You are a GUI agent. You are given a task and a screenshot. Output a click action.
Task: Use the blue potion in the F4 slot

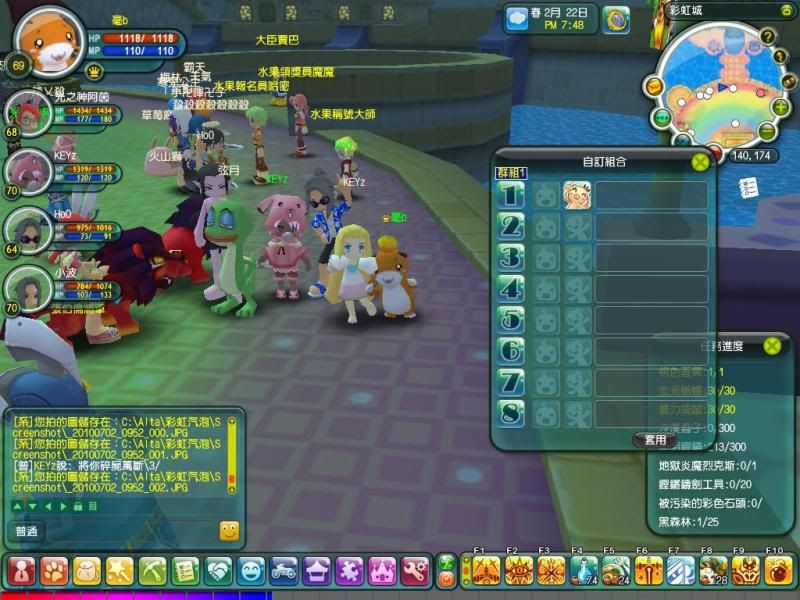tap(582, 571)
